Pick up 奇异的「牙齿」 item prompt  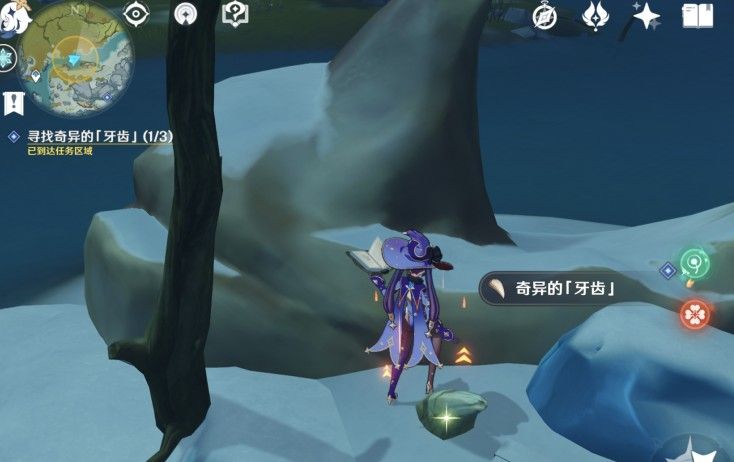point(548,290)
